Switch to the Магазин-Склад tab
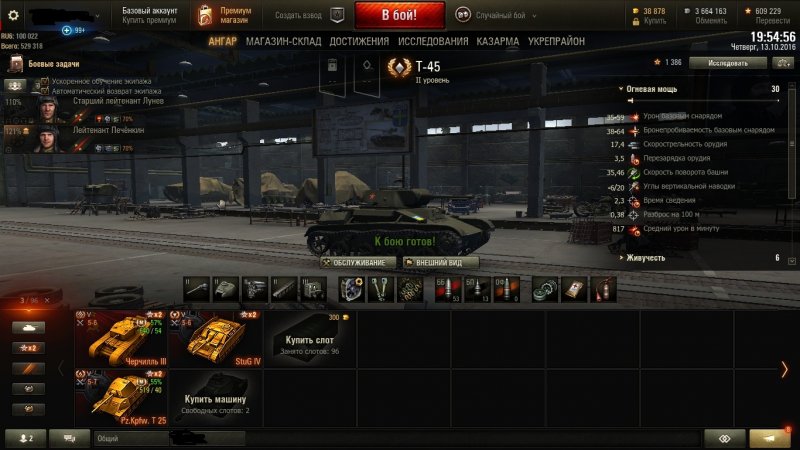This screenshot has height=450, width=800. (283, 42)
